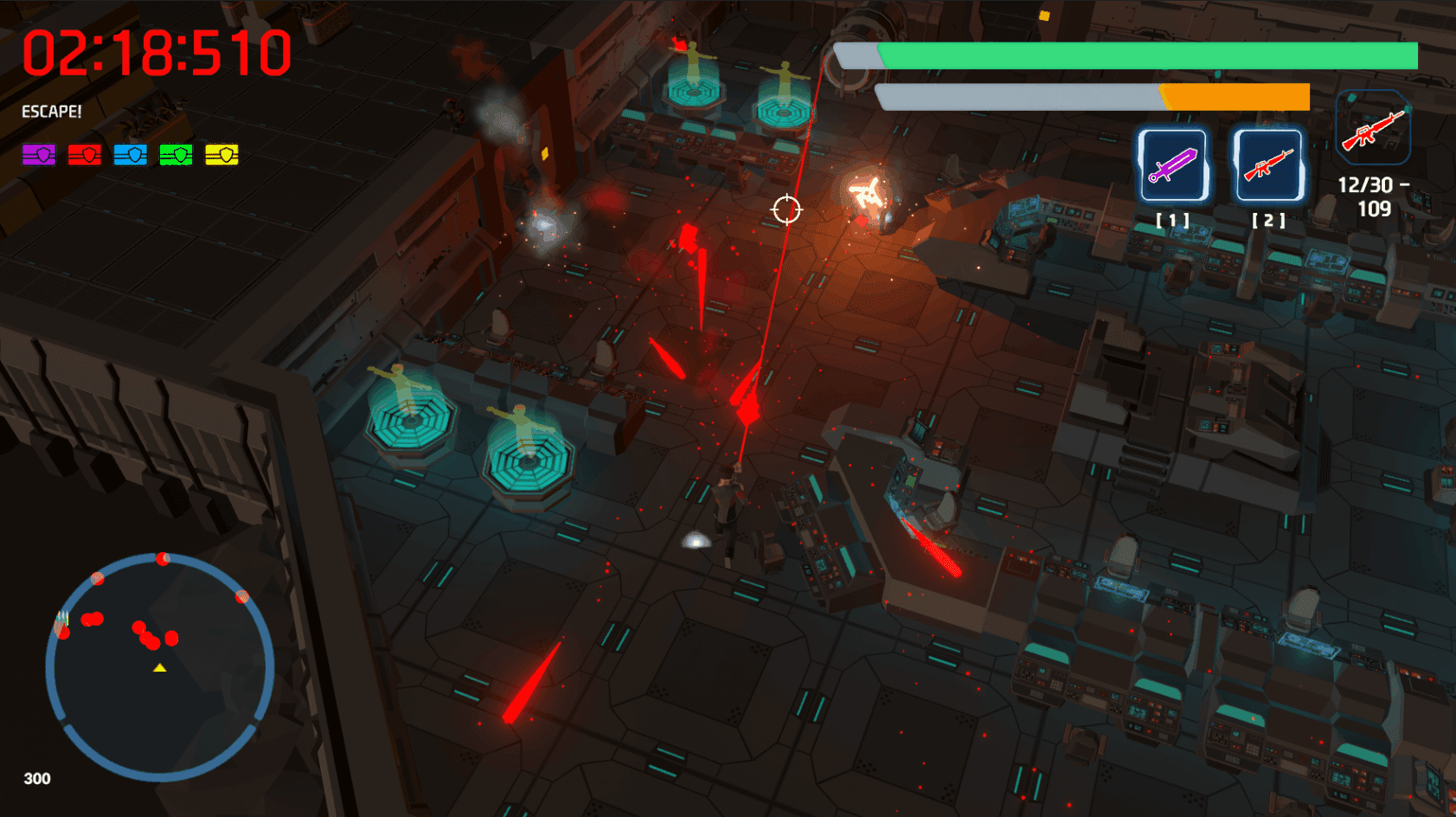Click the crosshair reticle in the center
This screenshot has height=817, width=1456.
[x=786, y=209]
